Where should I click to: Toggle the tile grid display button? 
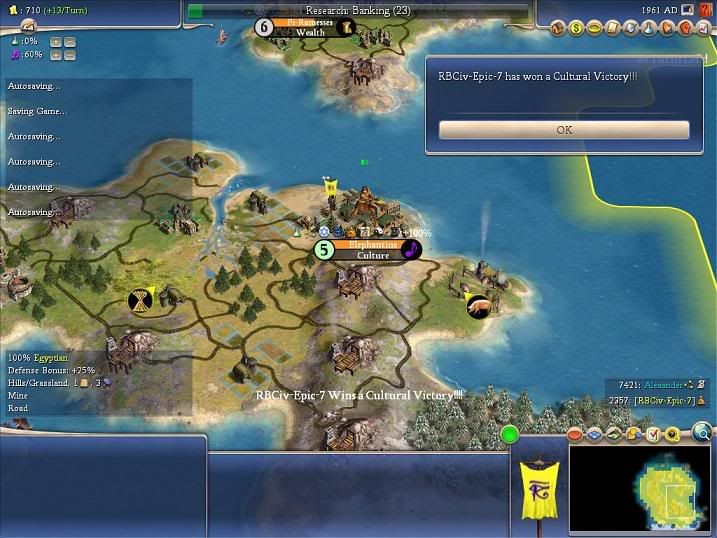click(x=593, y=434)
